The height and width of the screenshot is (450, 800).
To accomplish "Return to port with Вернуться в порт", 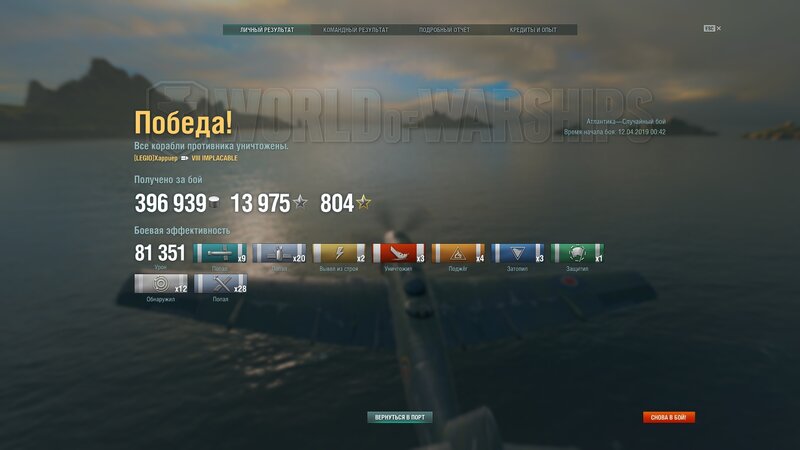I will tap(400, 417).
